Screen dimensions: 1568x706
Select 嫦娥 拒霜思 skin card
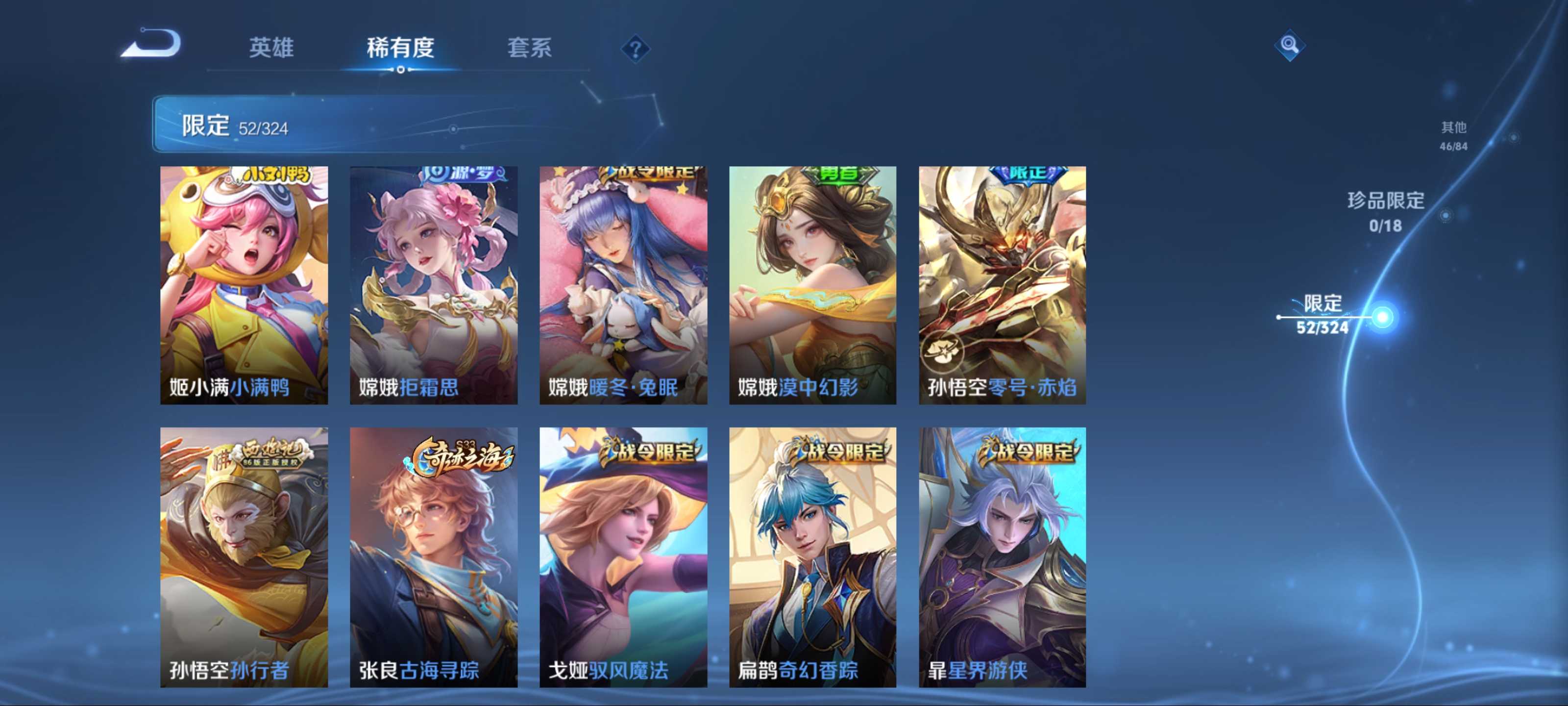pos(433,284)
